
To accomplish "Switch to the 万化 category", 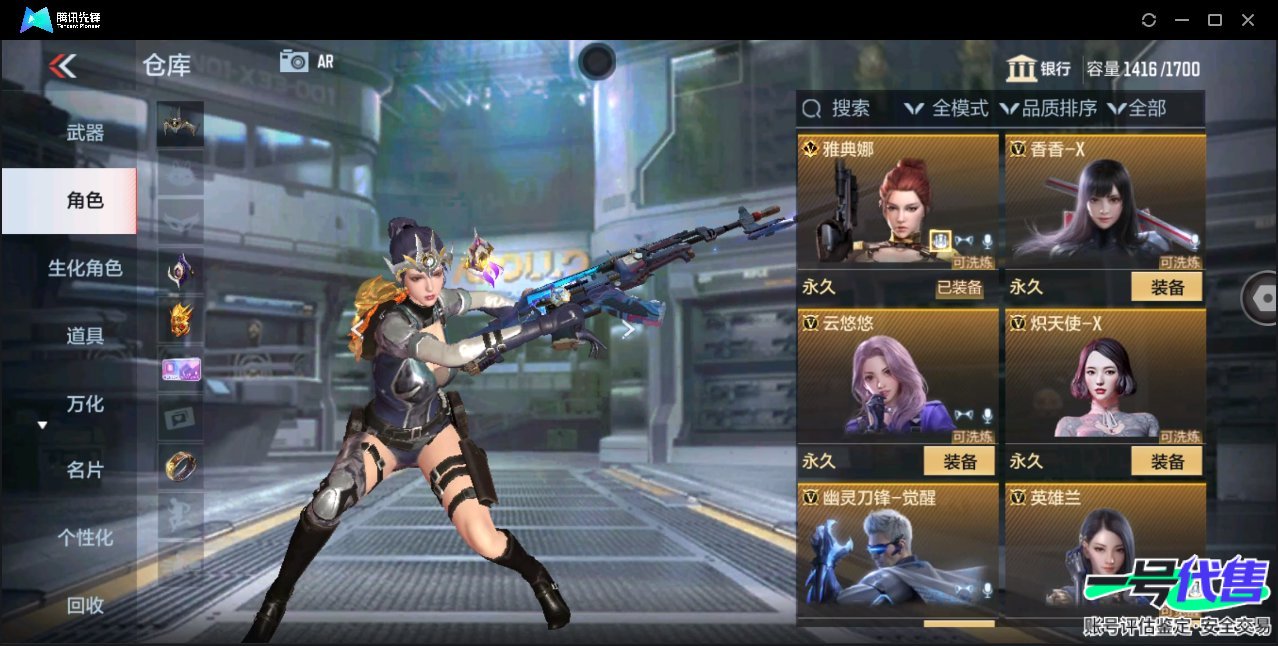I will pyautogui.click(x=85, y=404).
